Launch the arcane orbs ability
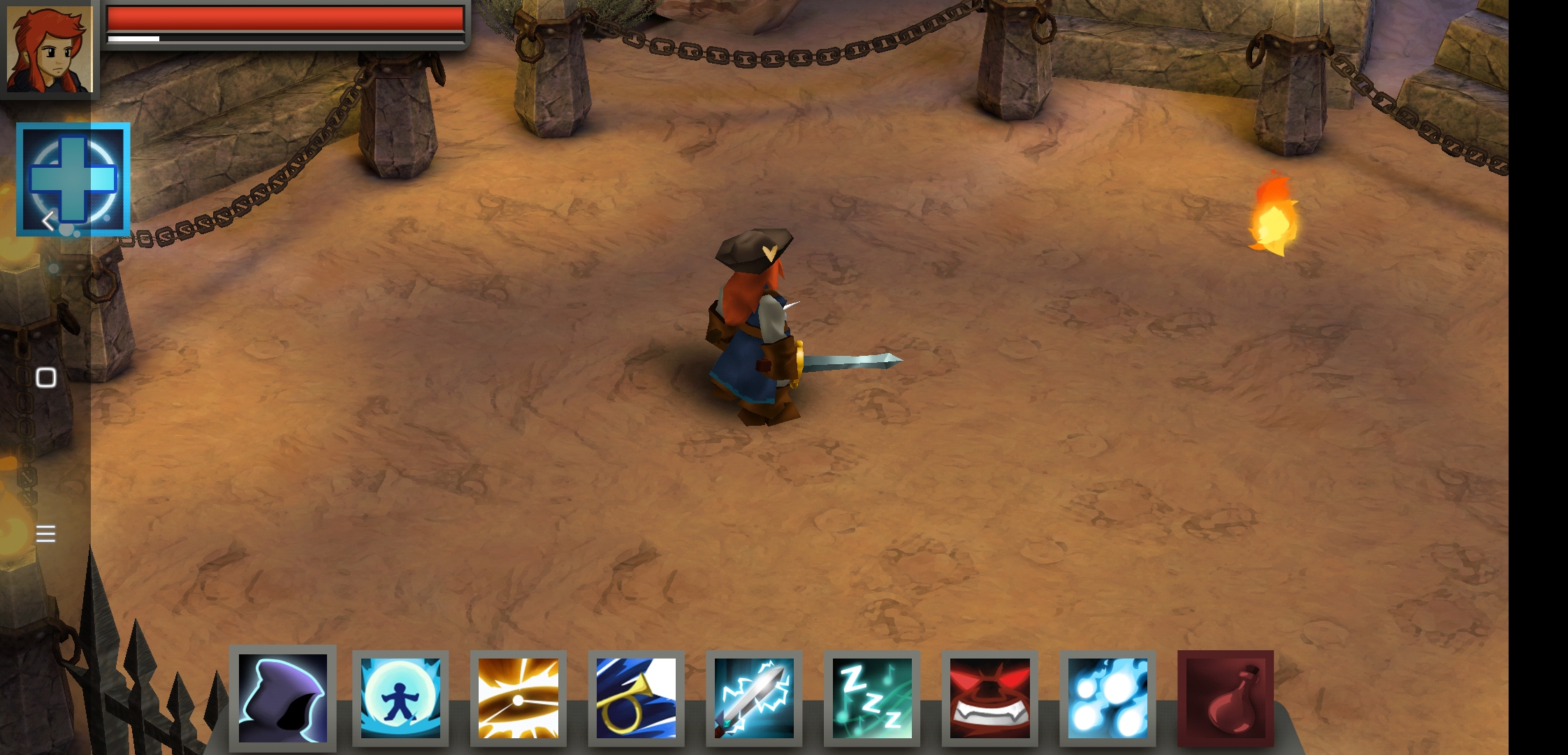Image resolution: width=1568 pixels, height=755 pixels. click(x=1106, y=697)
